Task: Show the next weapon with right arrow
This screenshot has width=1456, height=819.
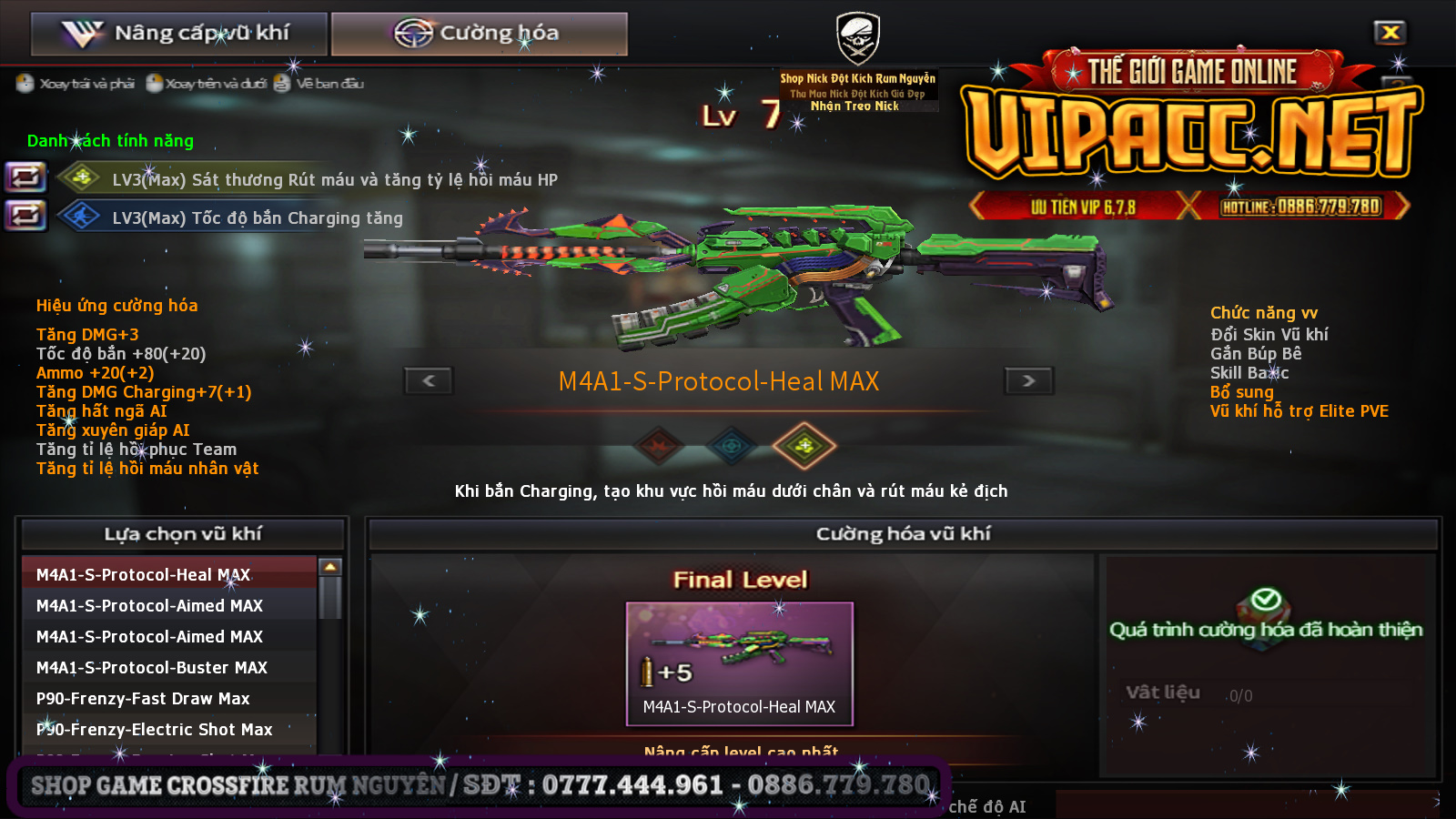Action: (x=1028, y=380)
